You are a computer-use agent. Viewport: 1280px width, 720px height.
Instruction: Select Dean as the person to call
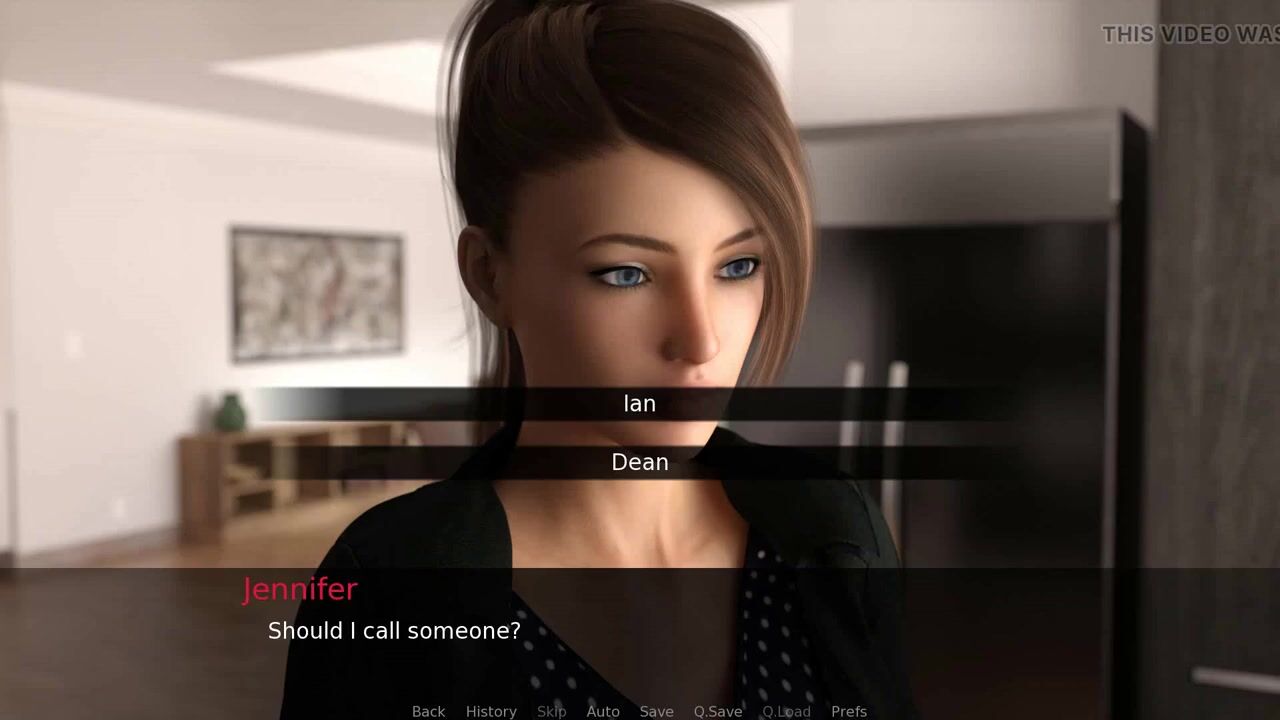[x=640, y=462]
